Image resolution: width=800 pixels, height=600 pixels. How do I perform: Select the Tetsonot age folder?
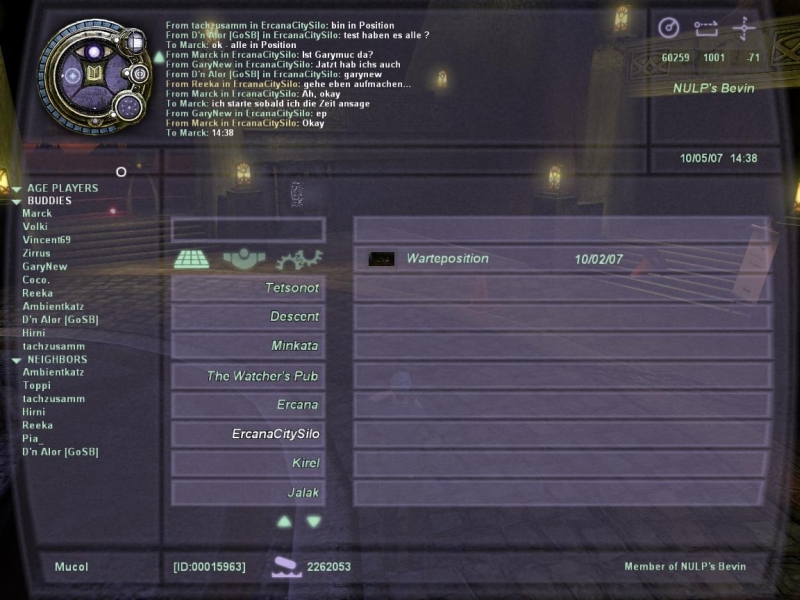point(248,289)
